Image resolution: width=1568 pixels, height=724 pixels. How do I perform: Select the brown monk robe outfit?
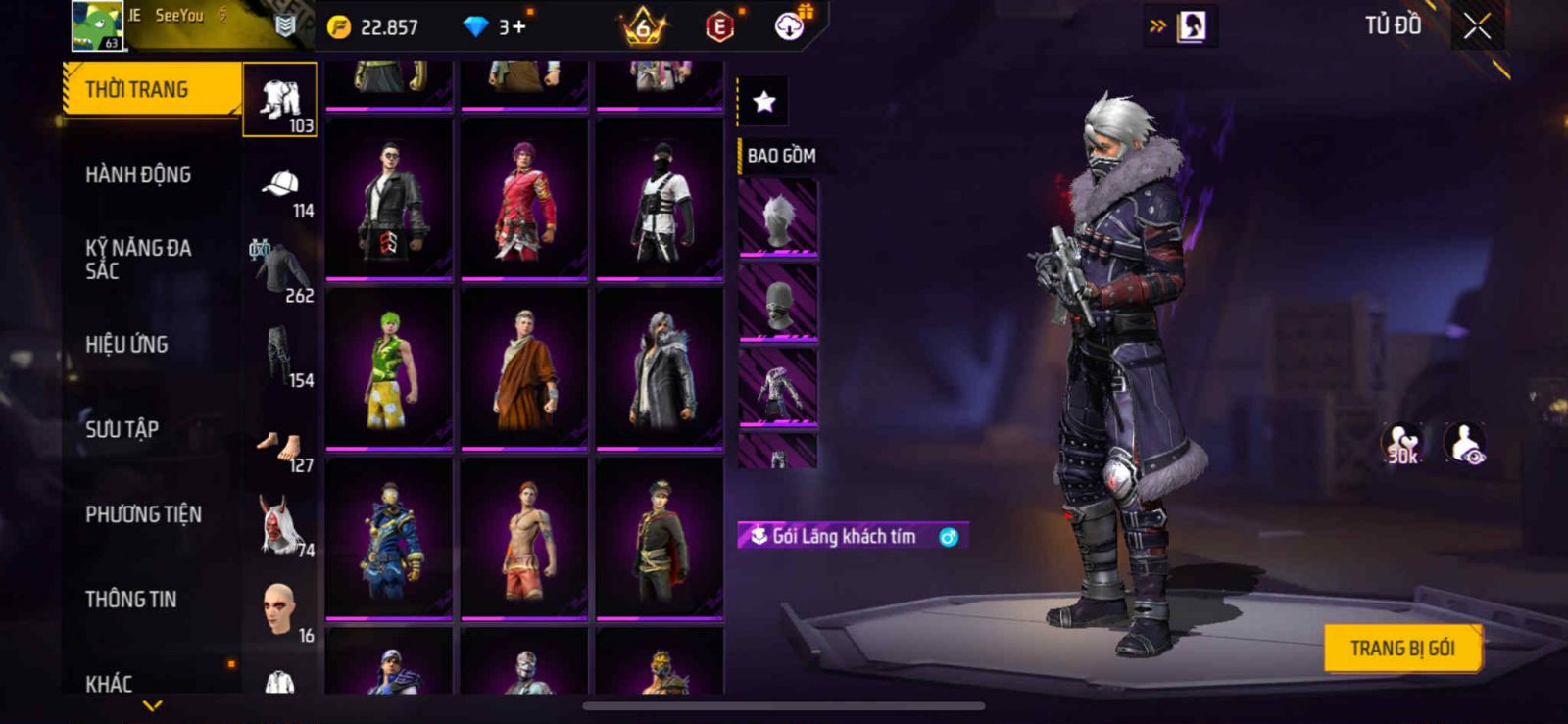tap(524, 367)
